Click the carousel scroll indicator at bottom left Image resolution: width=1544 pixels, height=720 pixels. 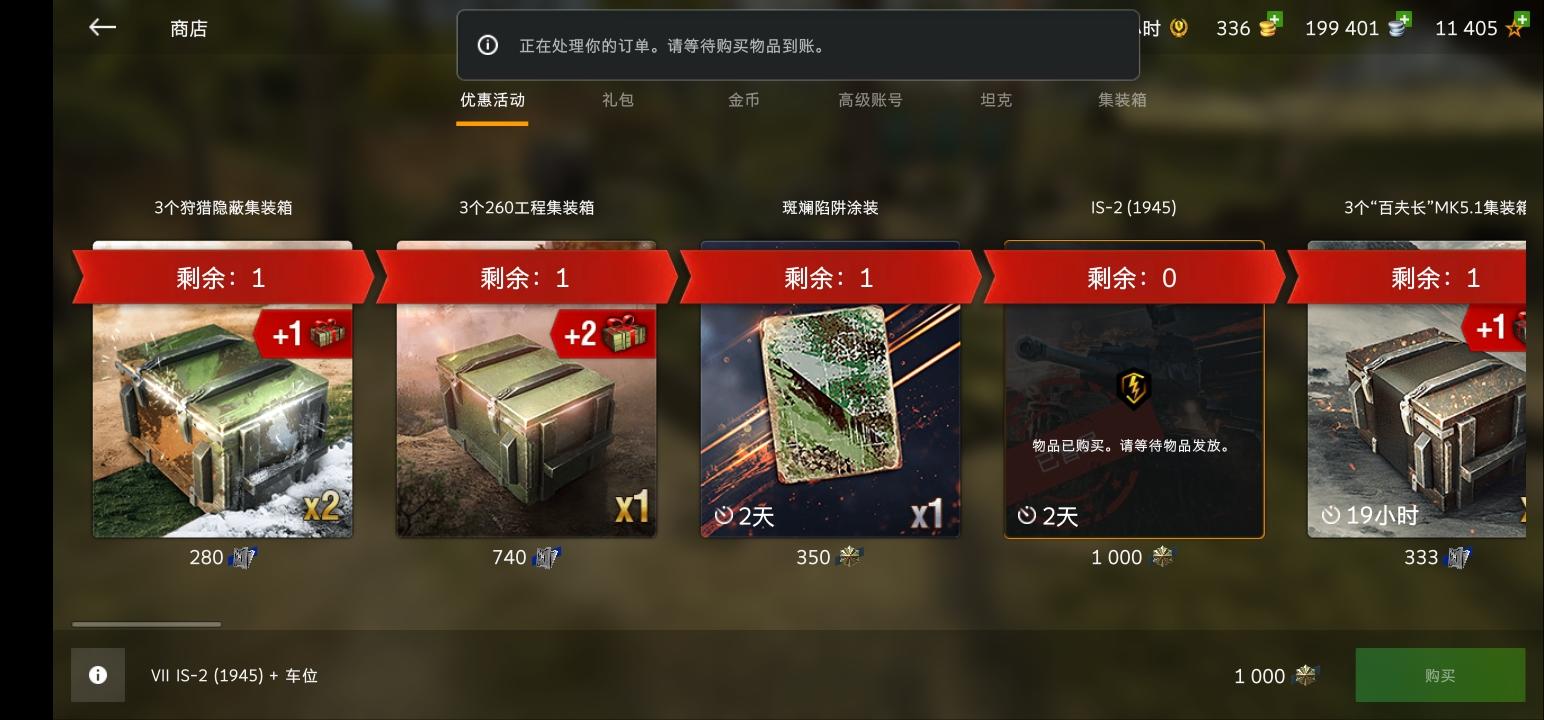[146, 624]
